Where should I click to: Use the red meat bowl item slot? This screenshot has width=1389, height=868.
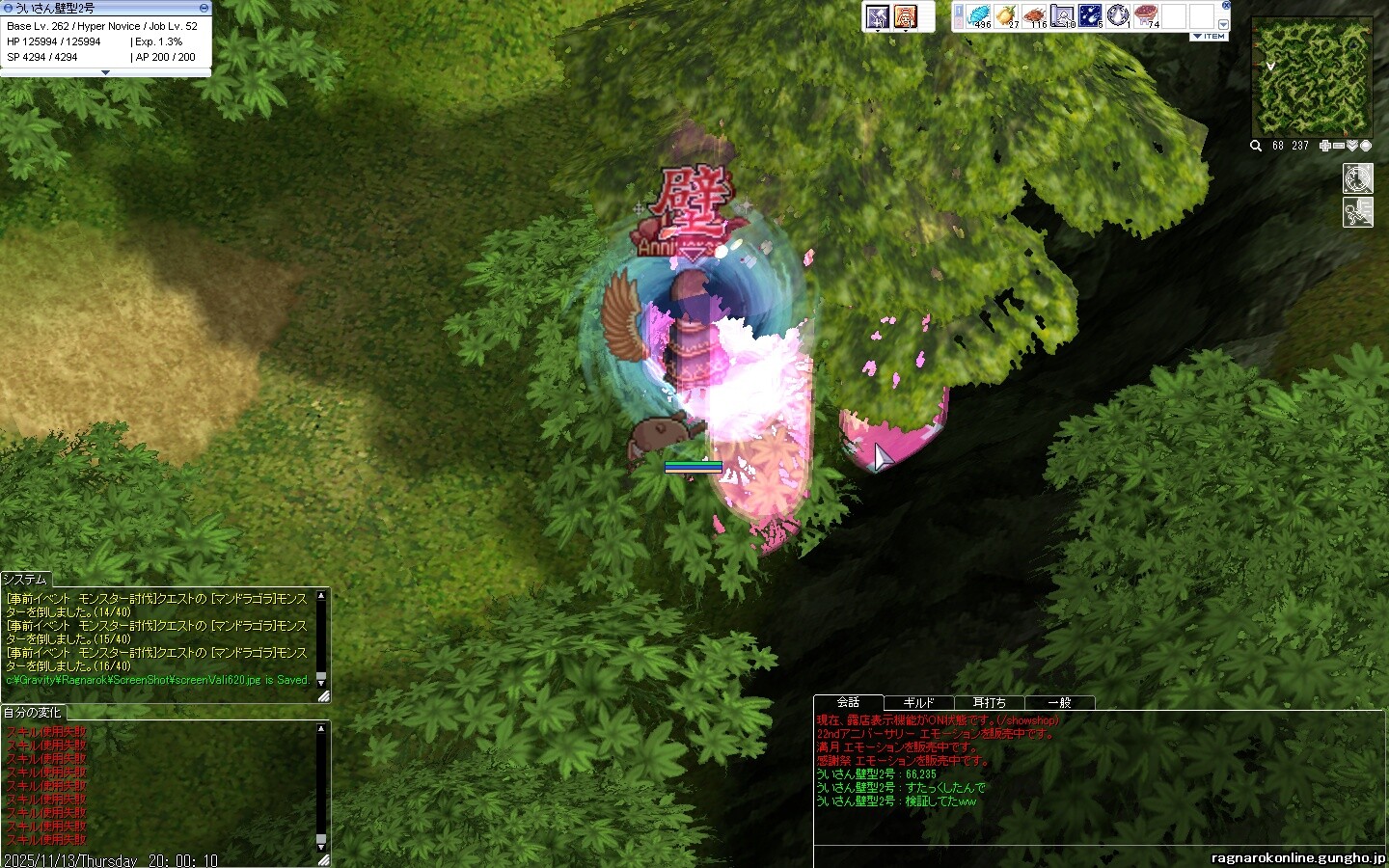pyautogui.click(x=1147, y=16)
